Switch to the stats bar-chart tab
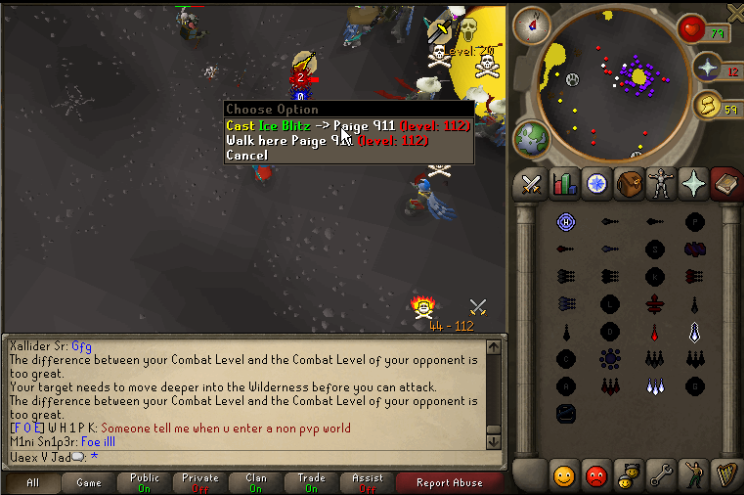744x495 pixels. pyautogui.click(x=564, y=183)
